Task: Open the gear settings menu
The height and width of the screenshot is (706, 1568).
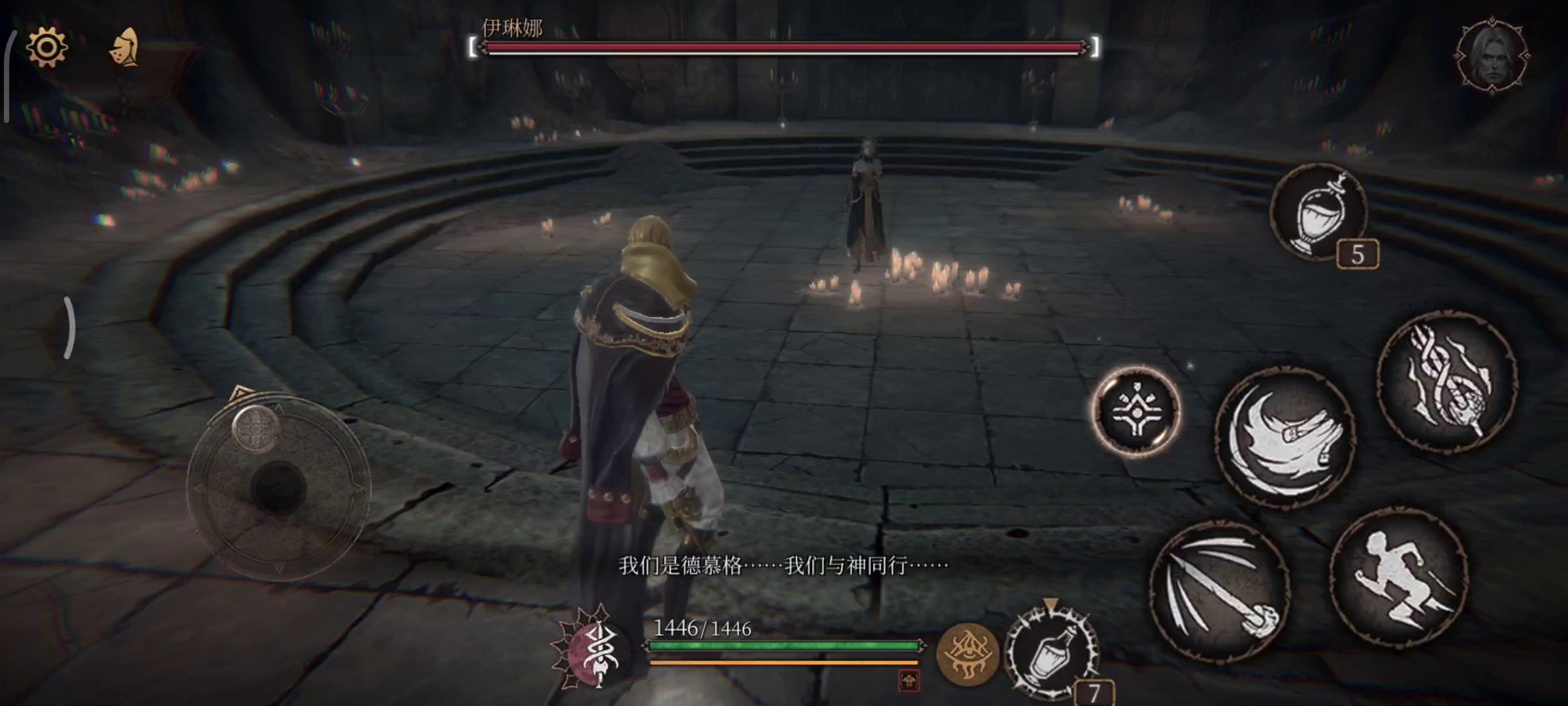Action: [46, 48]
